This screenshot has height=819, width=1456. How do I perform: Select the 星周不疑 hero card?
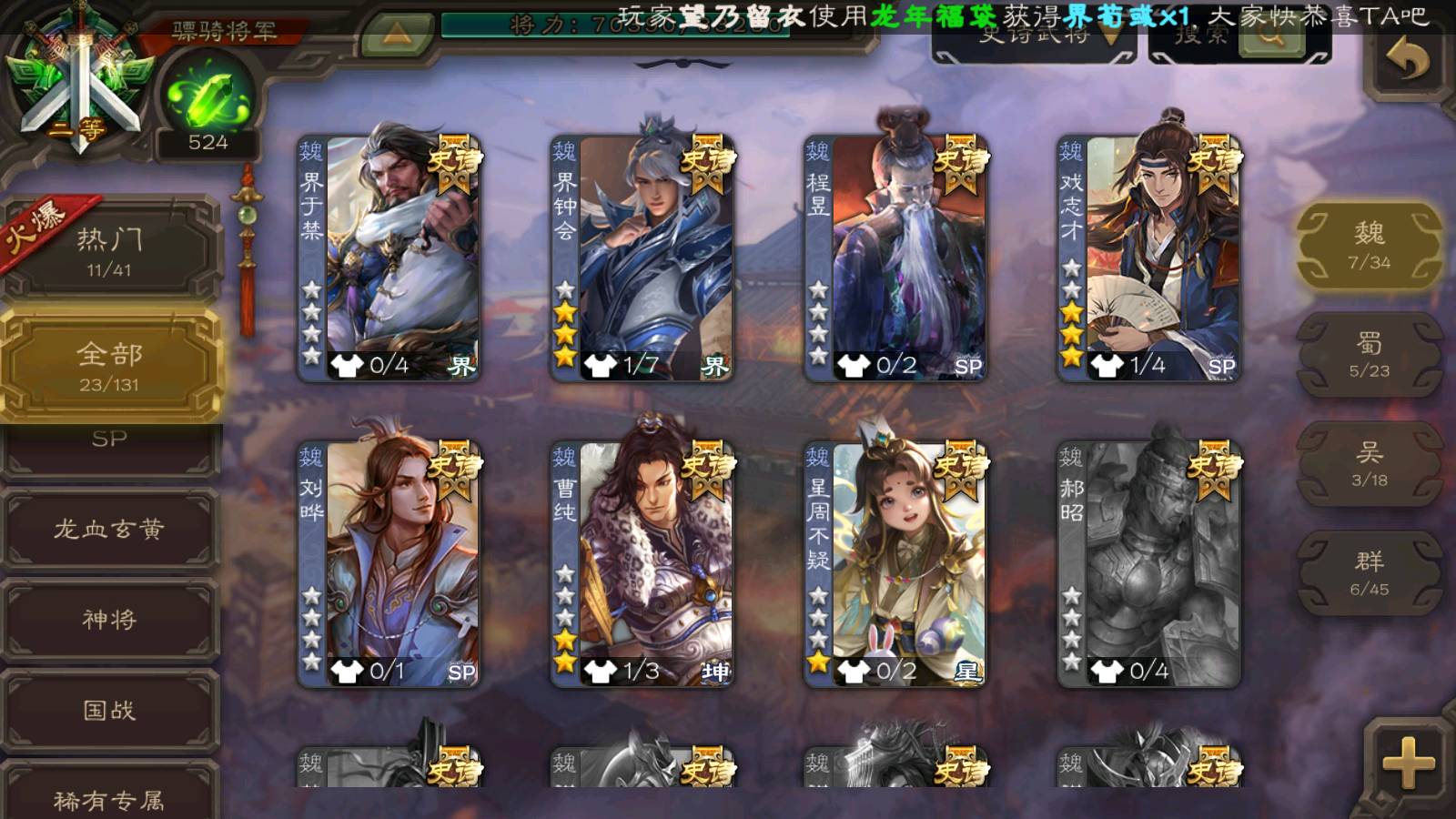(x=896, y=564)
